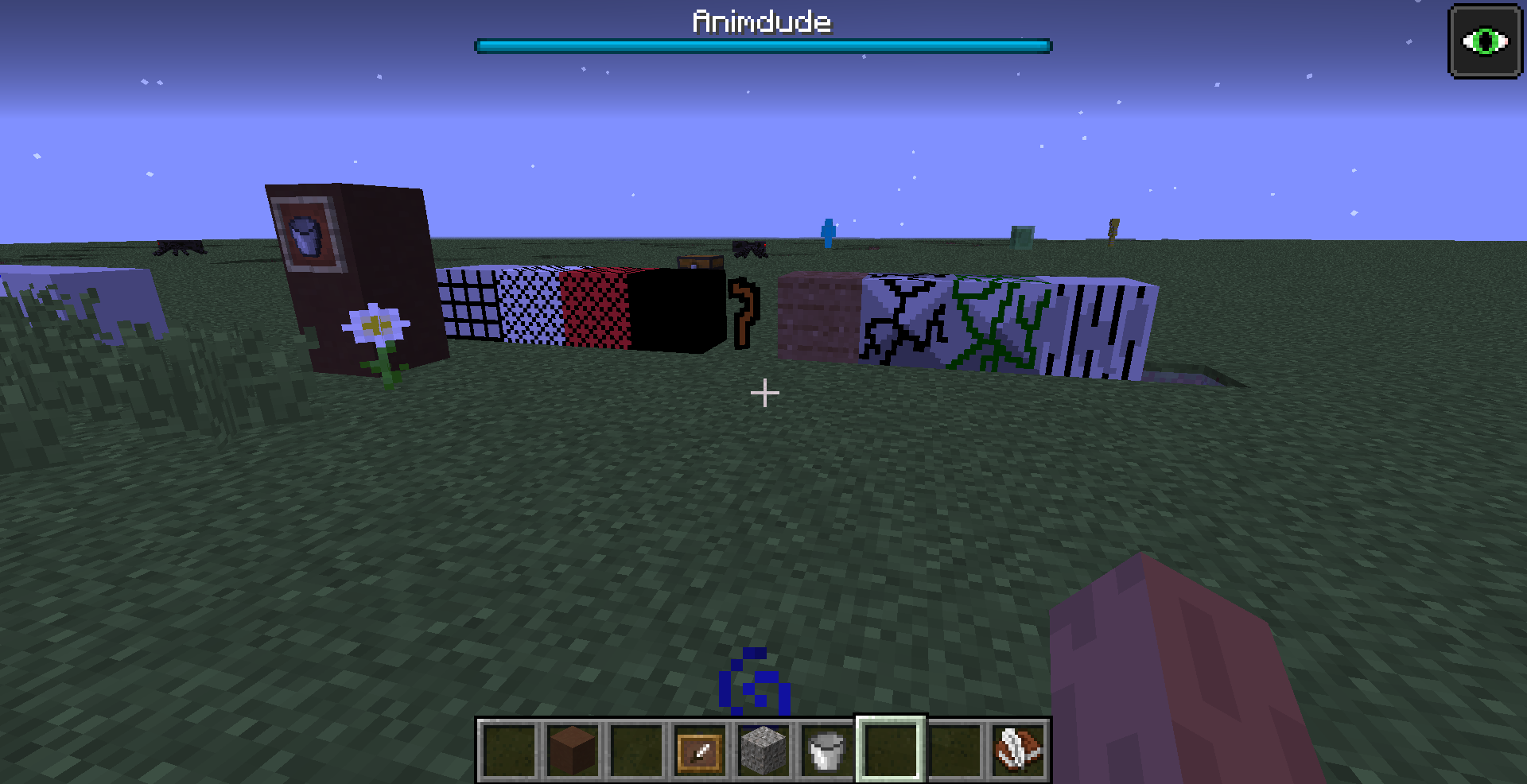Click the Animdude boss health bar
Image resolution: width=1527 pixels, height=784 pixels.
point(762,45)
